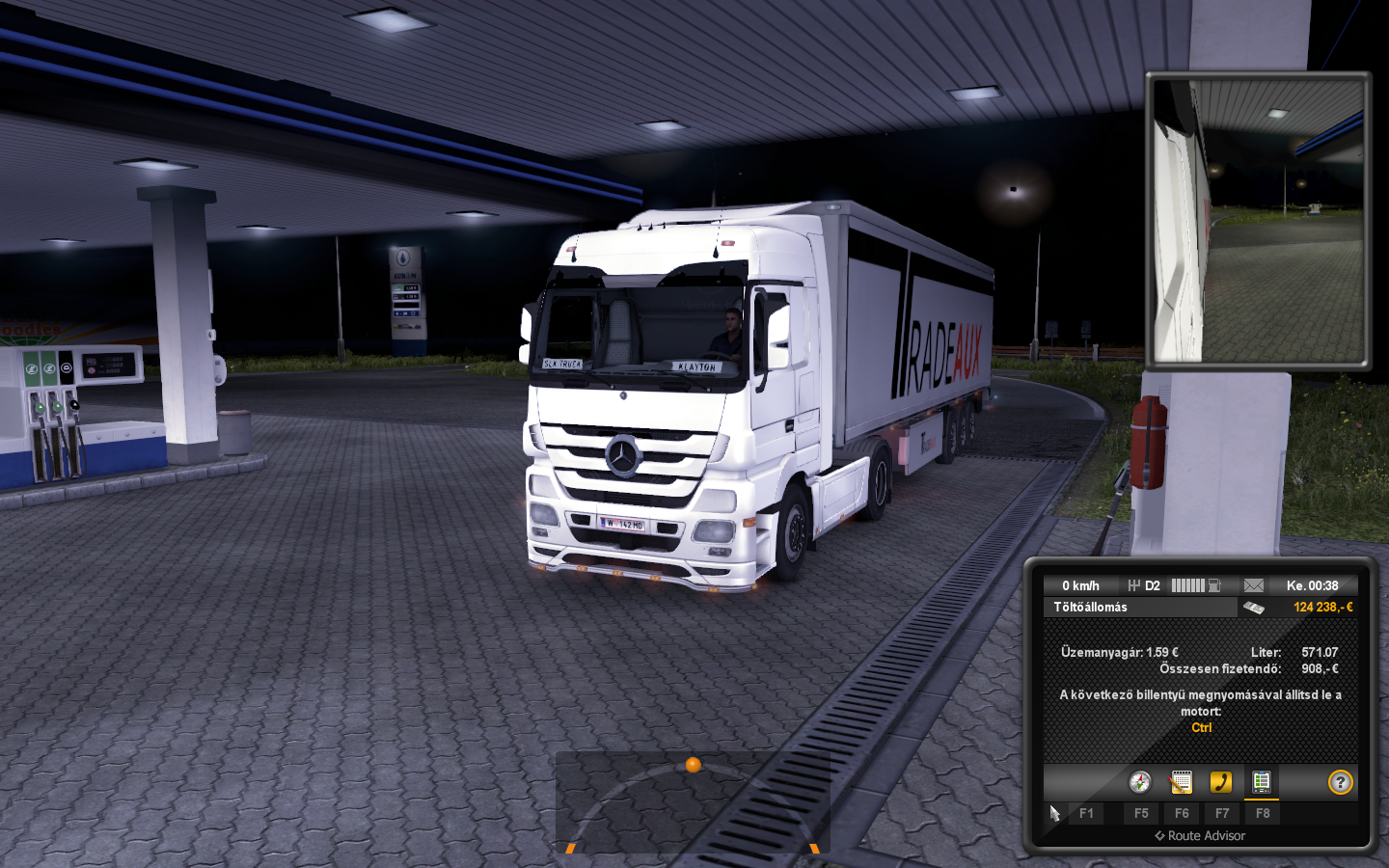Open the envelope mail icon
This screenshot has width=1389, height=868.
tap(1253, 585)
